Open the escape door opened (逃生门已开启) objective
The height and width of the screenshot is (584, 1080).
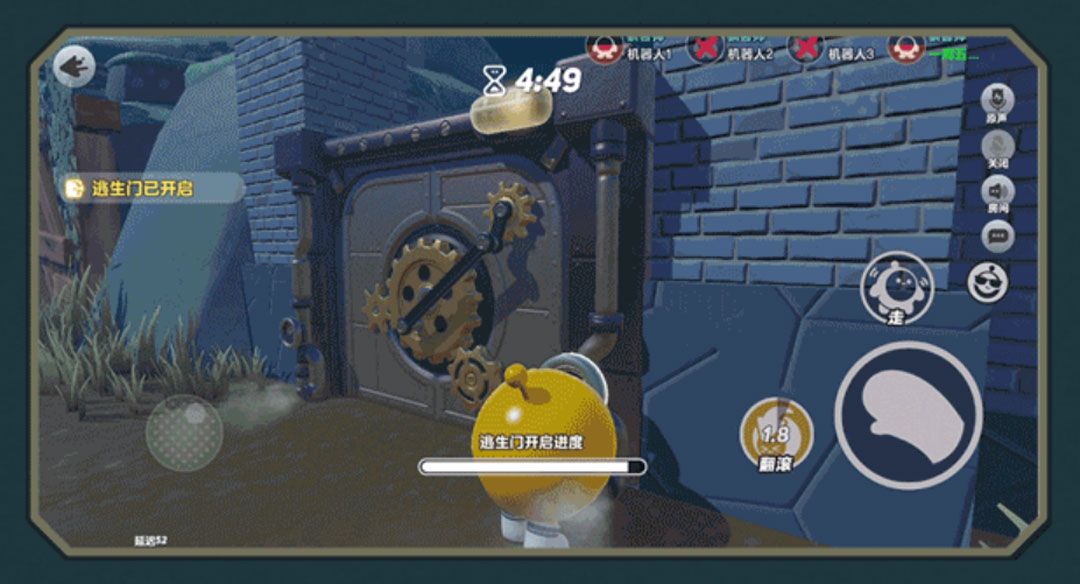tap(150, 188)
